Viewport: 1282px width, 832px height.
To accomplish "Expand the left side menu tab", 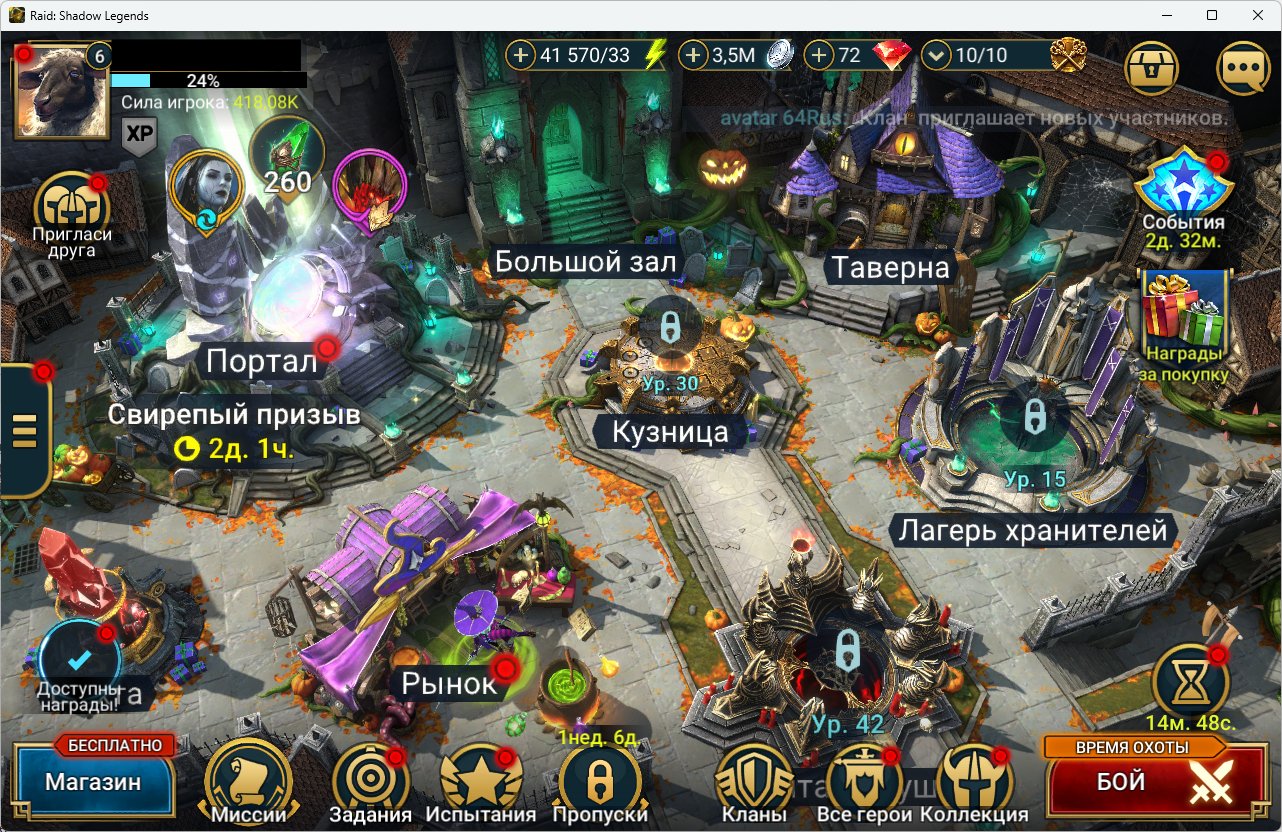I will click(24, 430).
